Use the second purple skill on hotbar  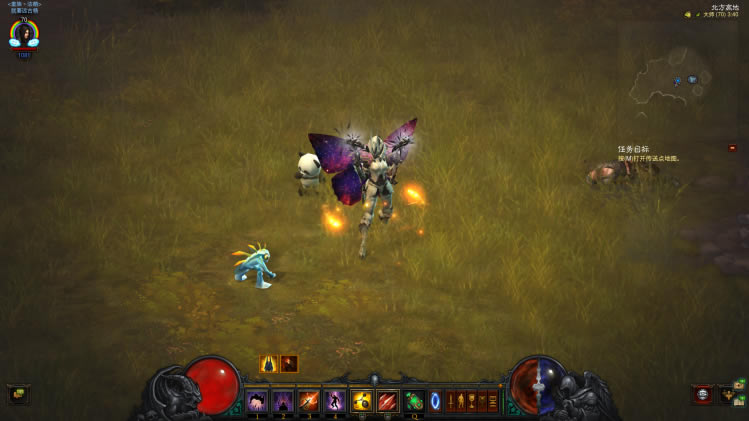(x=282, y=402)
